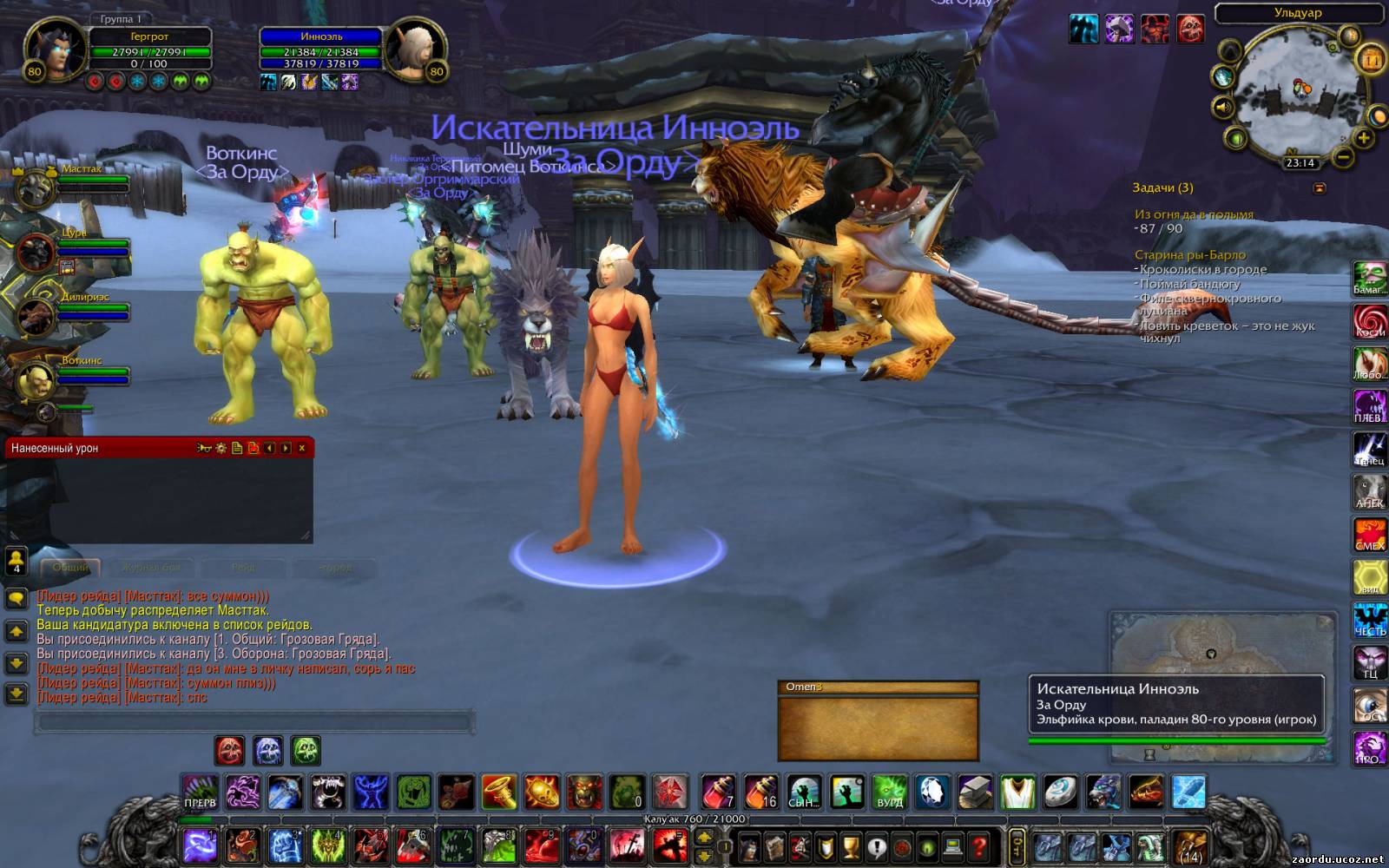This screenshot has height=868, width=1389.
Task: Open the red question mark help button
Action: coord(978,845)
